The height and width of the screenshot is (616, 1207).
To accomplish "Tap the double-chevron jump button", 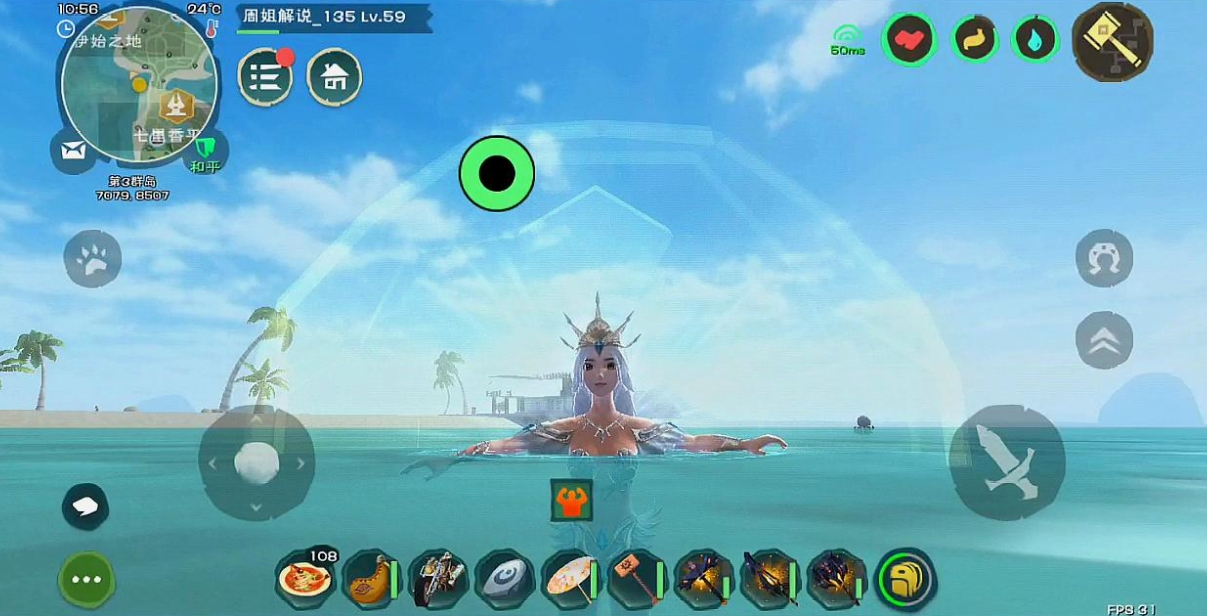I will (1104, 340).
